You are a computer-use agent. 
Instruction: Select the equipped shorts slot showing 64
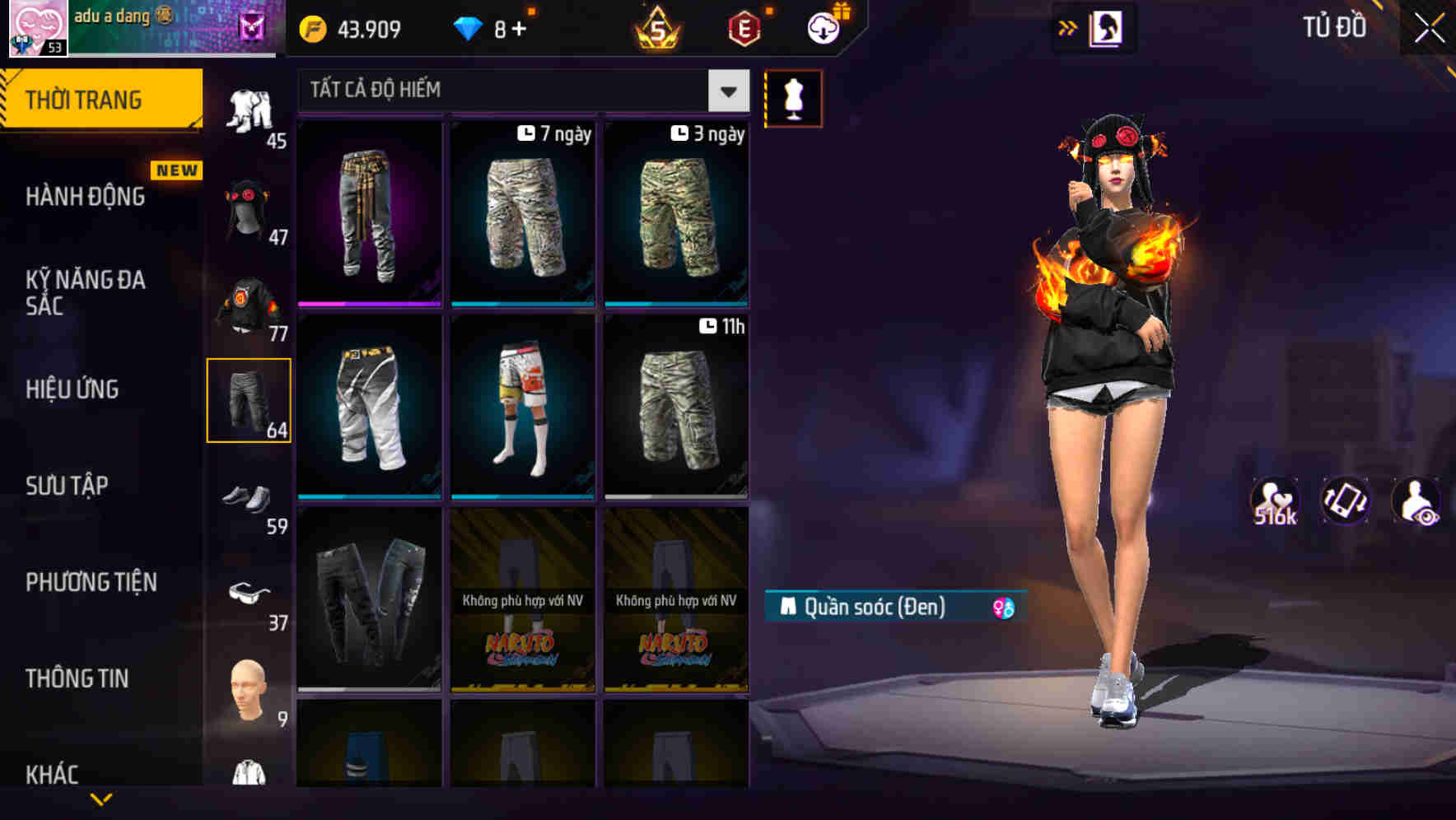(250, 401)
